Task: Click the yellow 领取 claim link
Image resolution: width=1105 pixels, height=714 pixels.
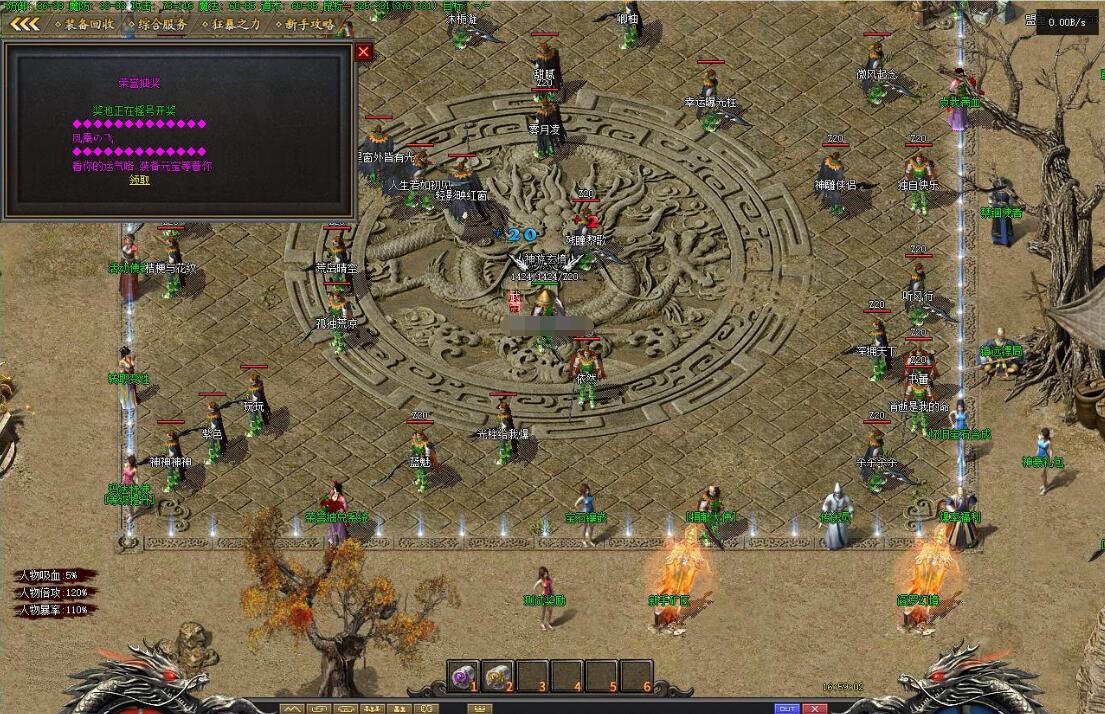Action: coord(139,181)
